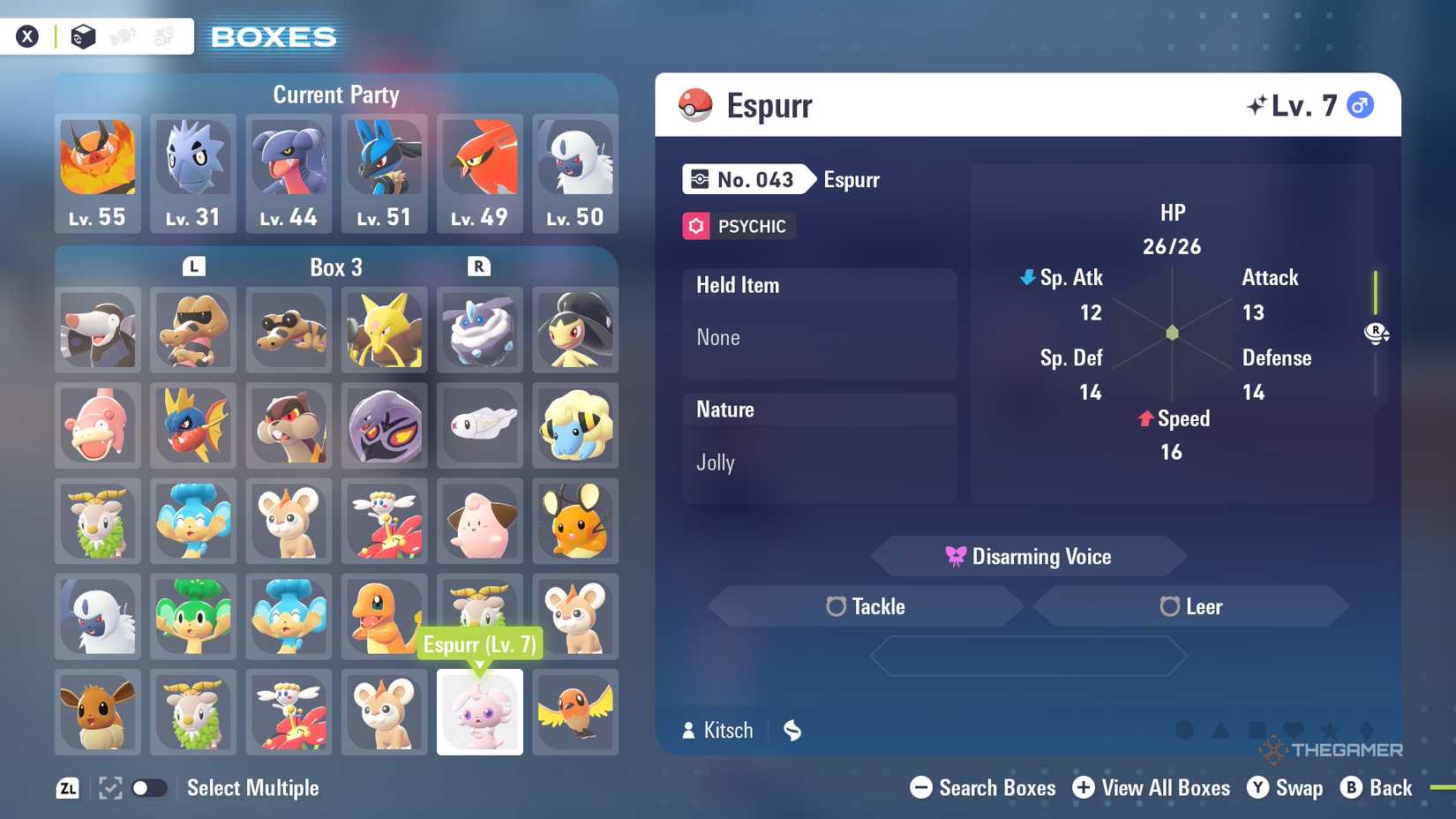
Task: Choose the Lv. 51 Lucario party slot
Action: click(384, 173)
